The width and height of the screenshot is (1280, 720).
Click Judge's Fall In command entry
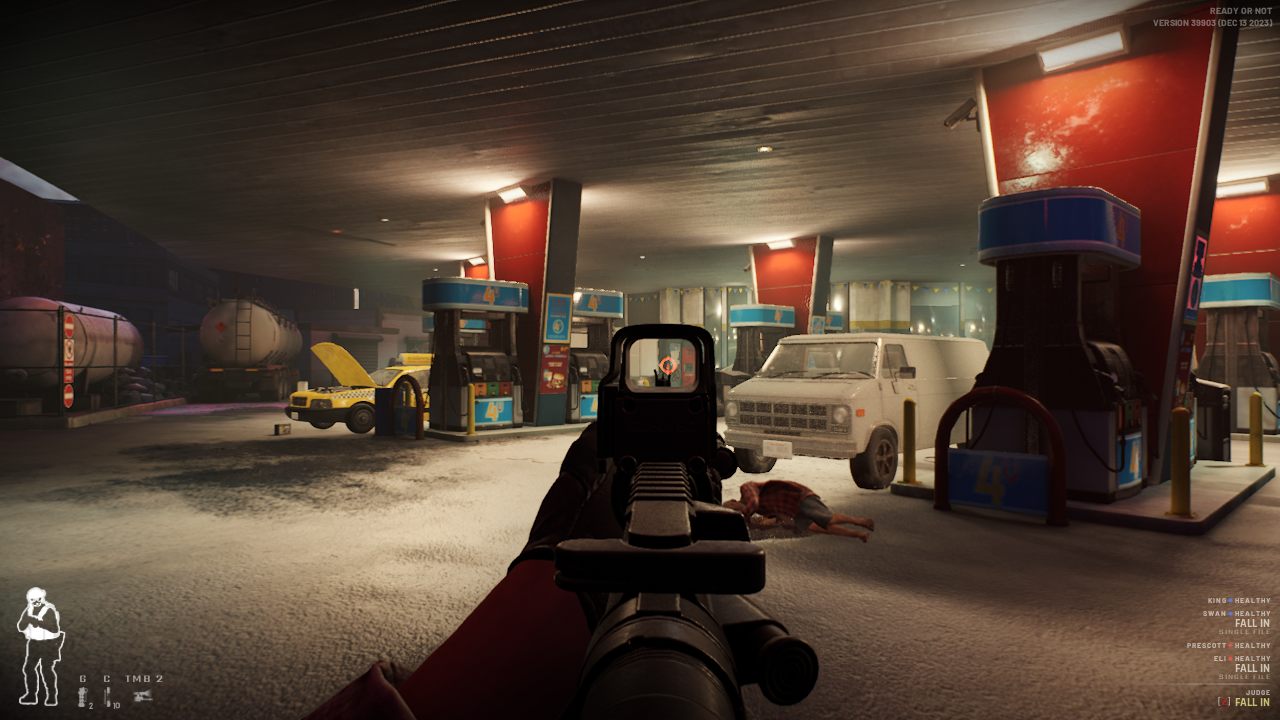click(x=1251, y=702)
